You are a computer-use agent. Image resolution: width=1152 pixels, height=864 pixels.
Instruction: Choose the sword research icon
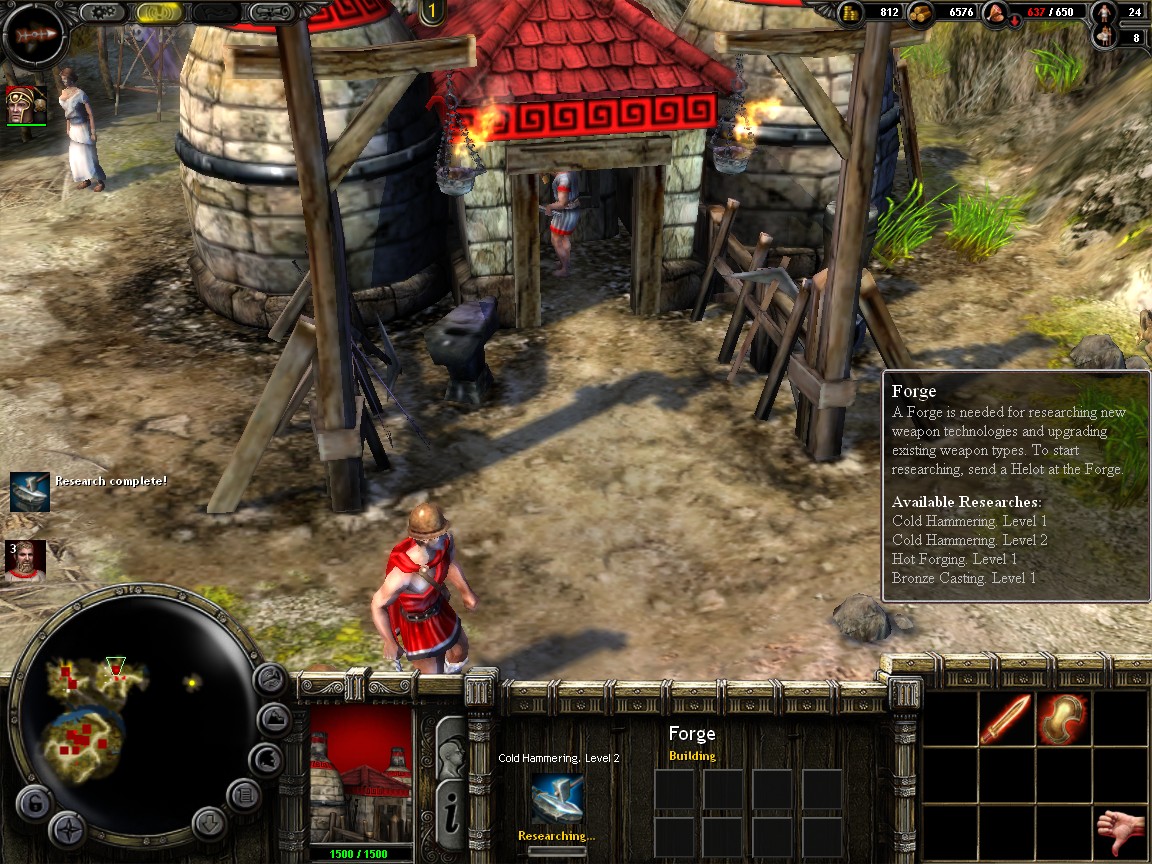pos(1005,718)
